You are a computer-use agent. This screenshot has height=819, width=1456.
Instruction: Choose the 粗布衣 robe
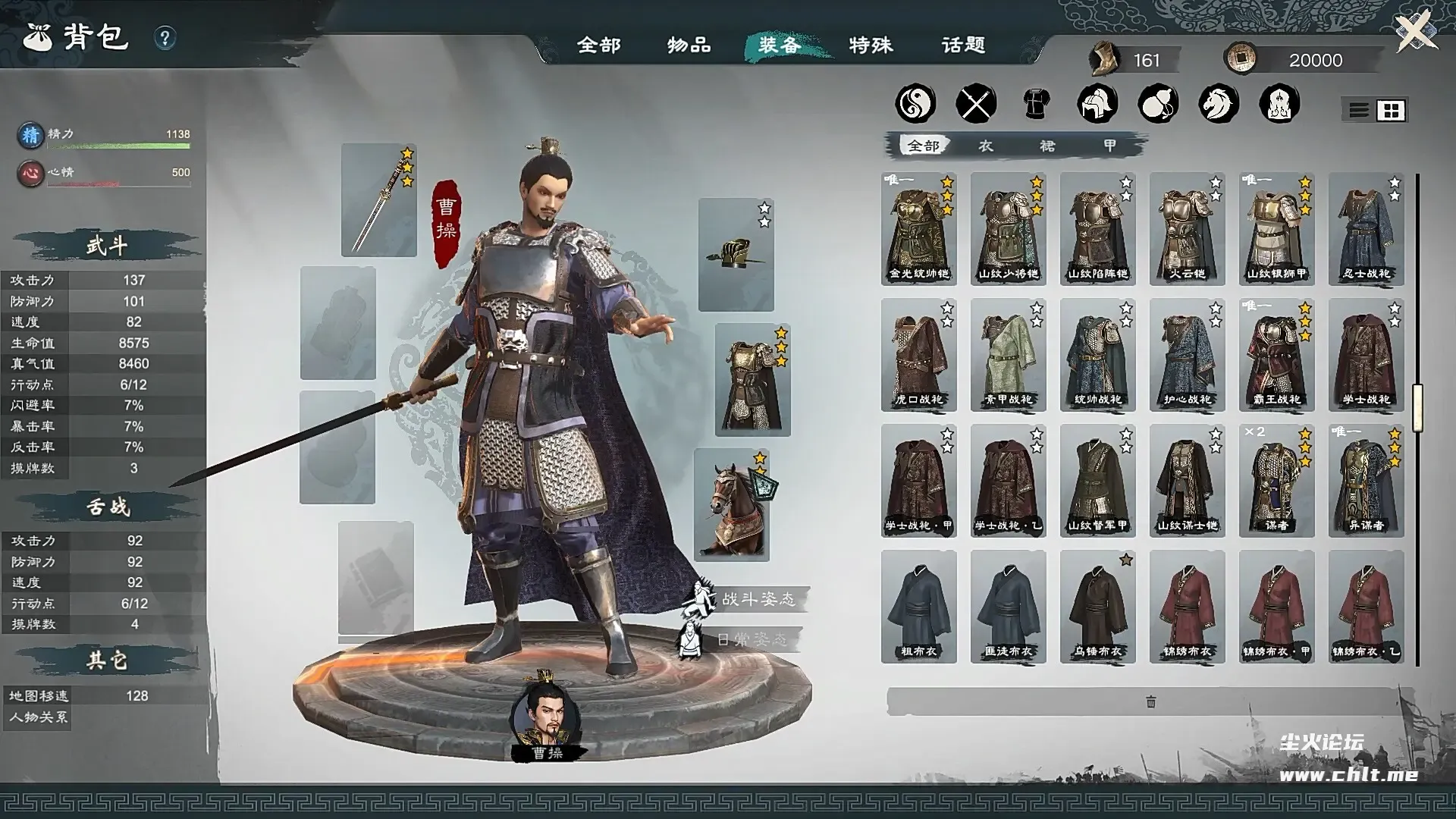pos(918,607)
